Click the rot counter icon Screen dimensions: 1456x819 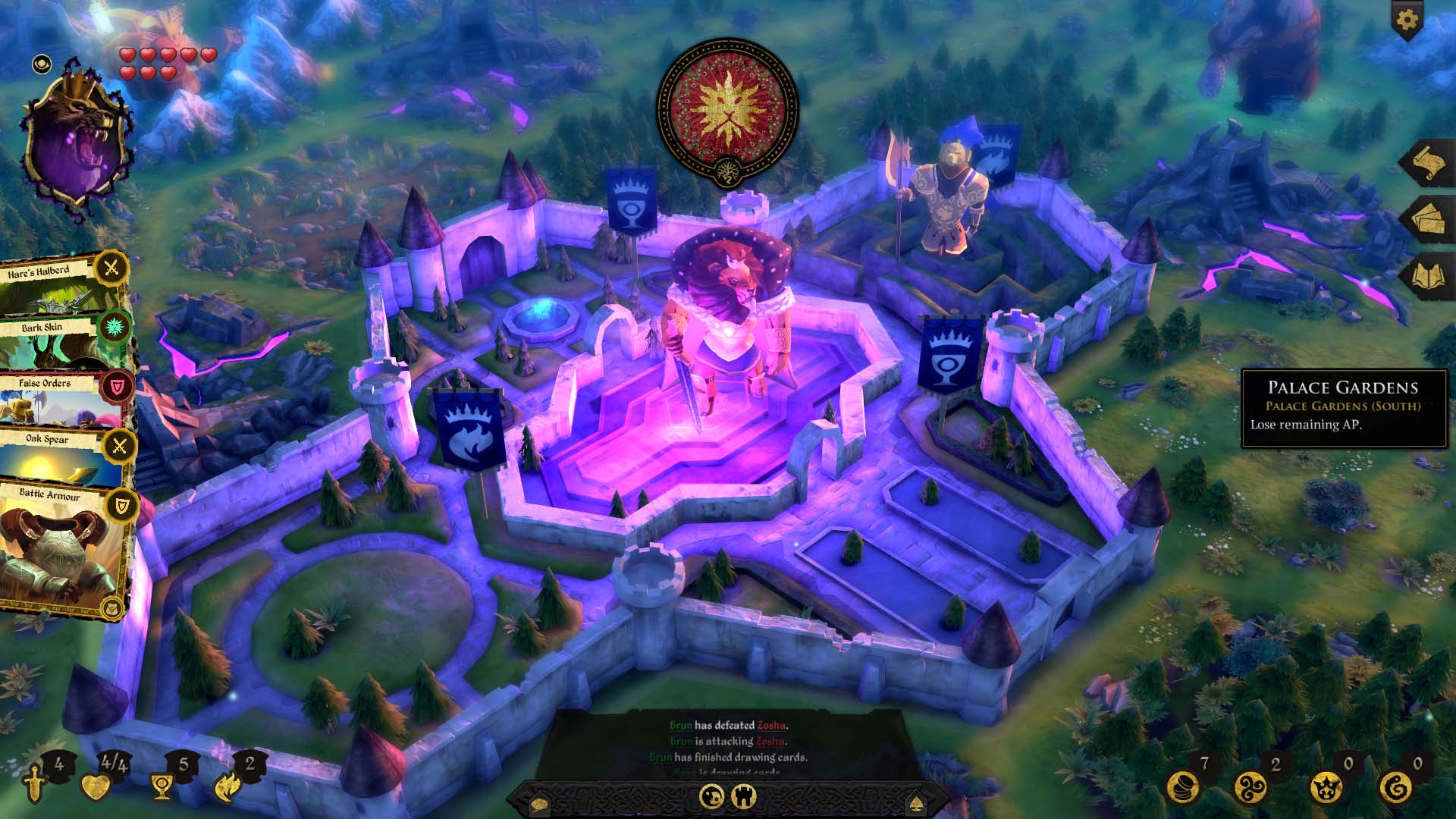pos(1395,789)
